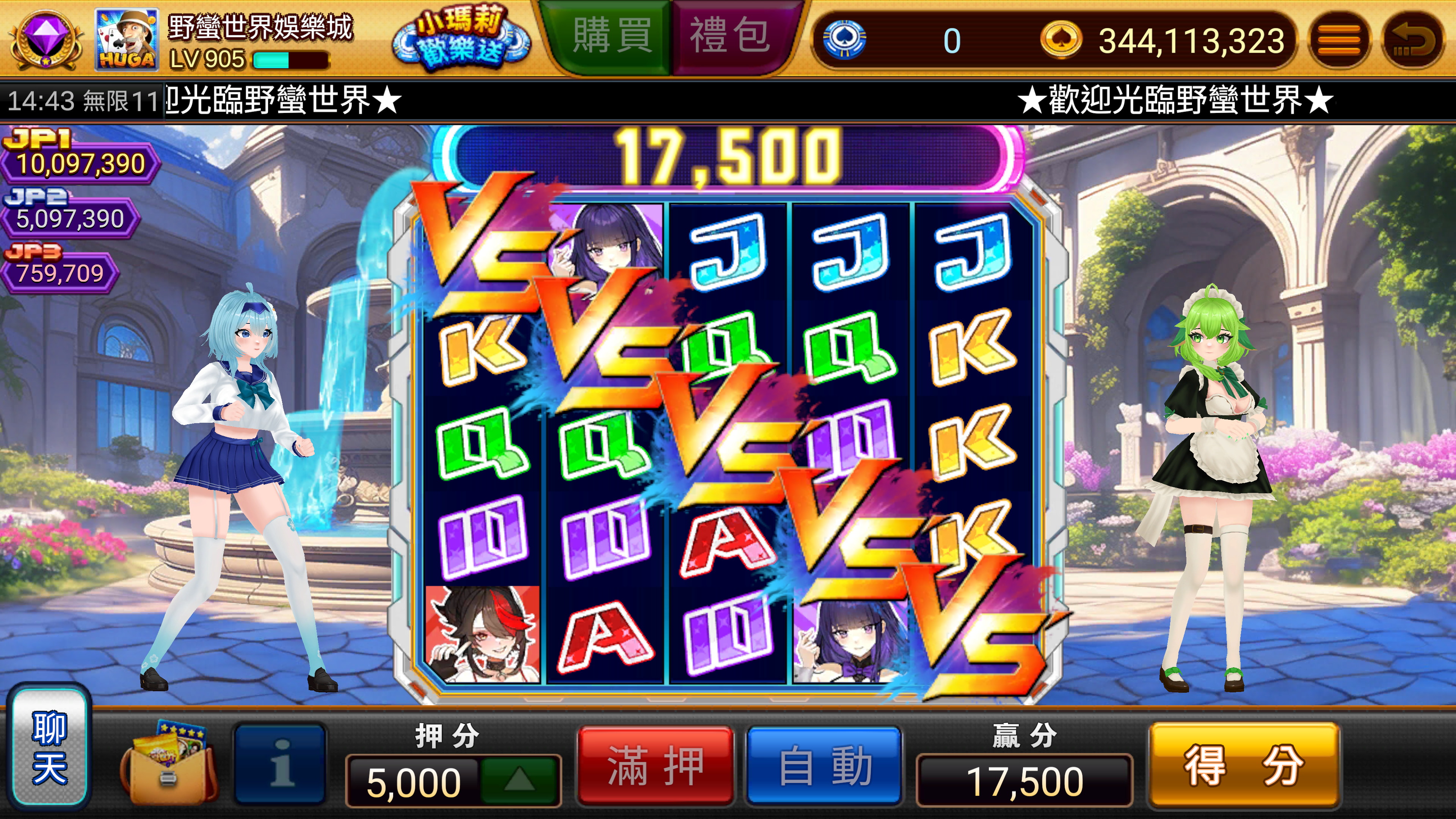Raise the bet with green arrow
The width and height of the screenshot is (1456, 819).
[x=519, y=780]
